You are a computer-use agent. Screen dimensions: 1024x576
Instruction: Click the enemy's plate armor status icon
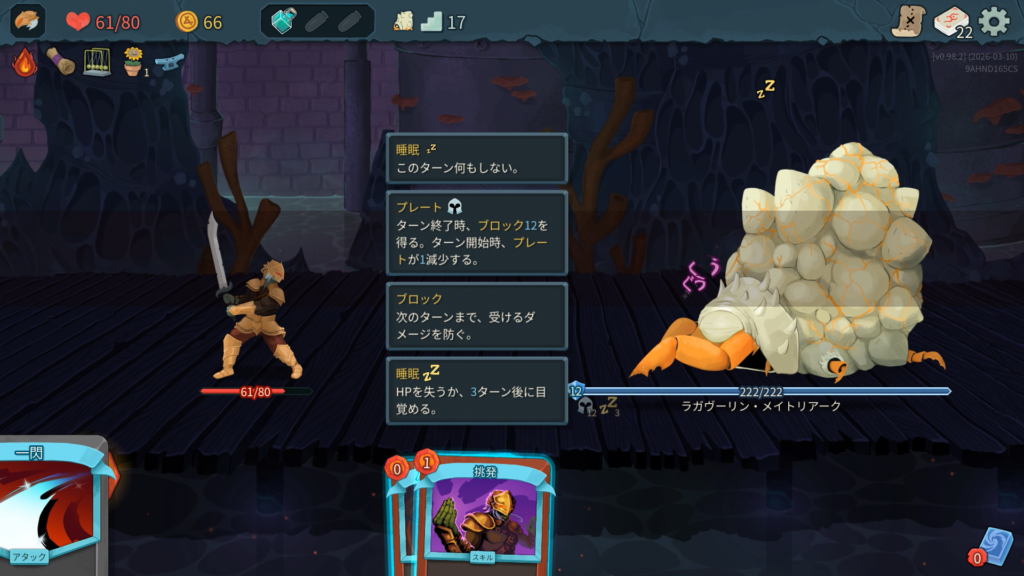586,406
